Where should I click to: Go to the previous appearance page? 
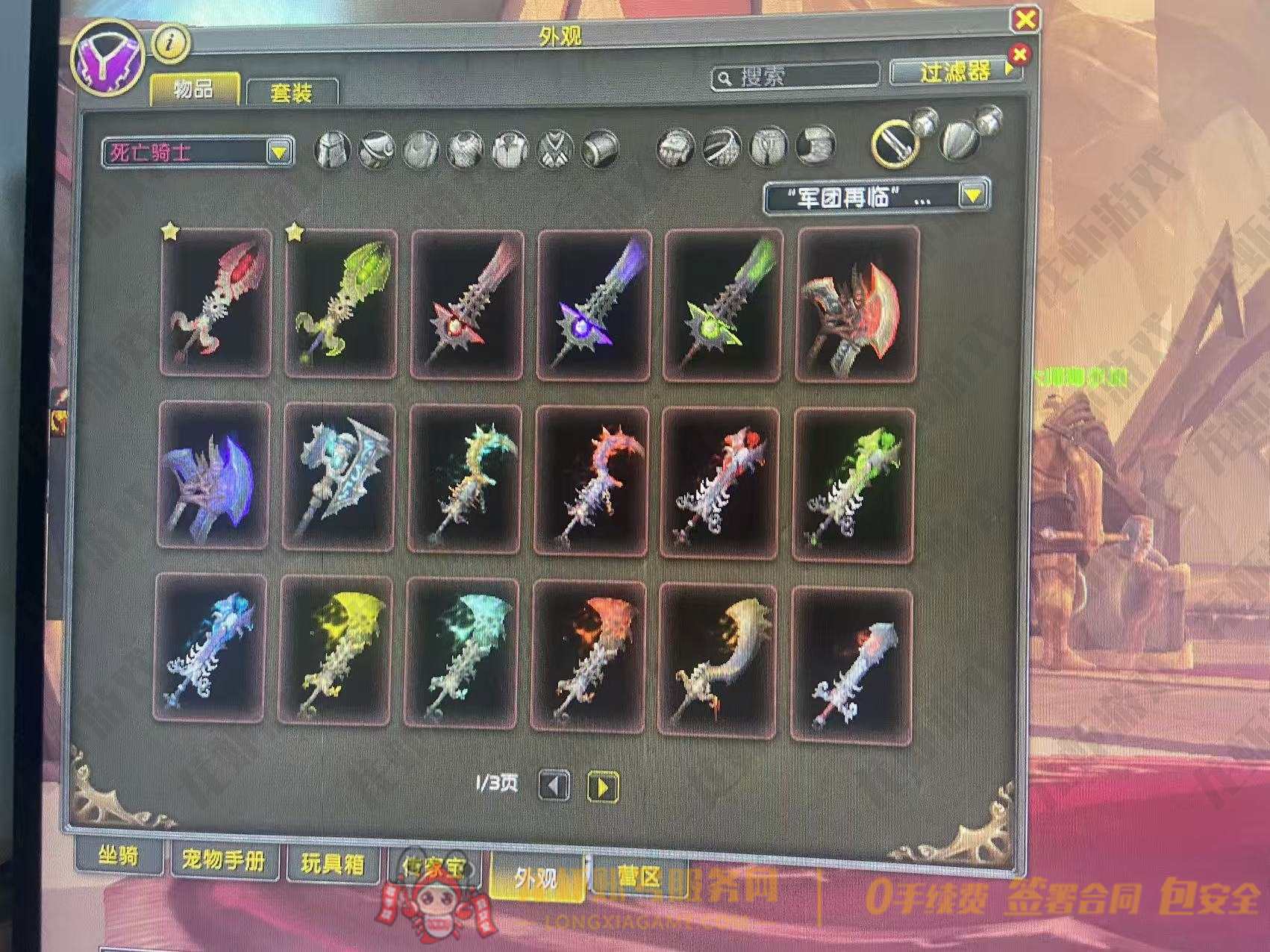[554, 786]
